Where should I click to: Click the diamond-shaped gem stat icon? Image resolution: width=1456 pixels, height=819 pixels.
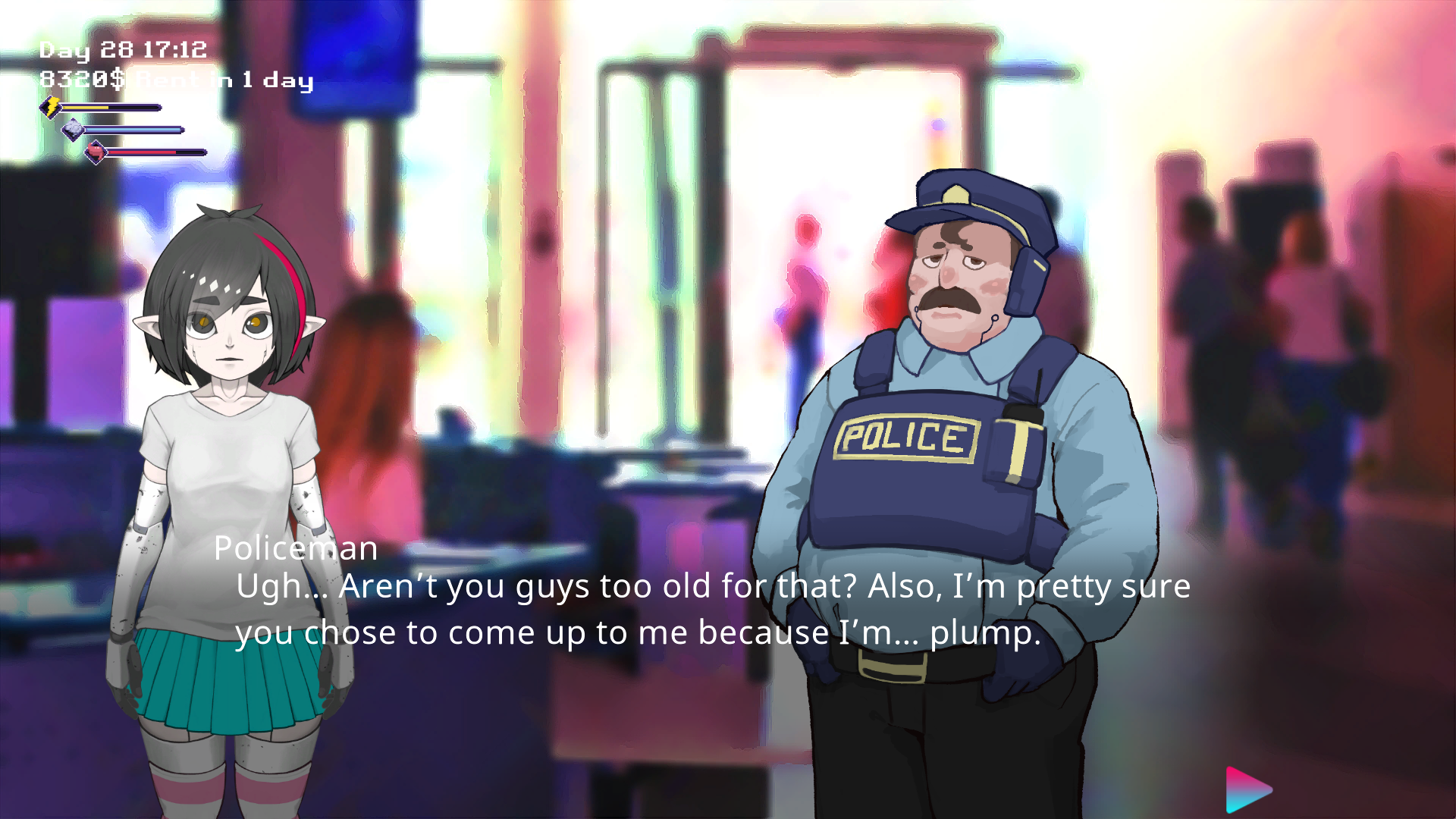pyautogui.click(x=71, y=130)
